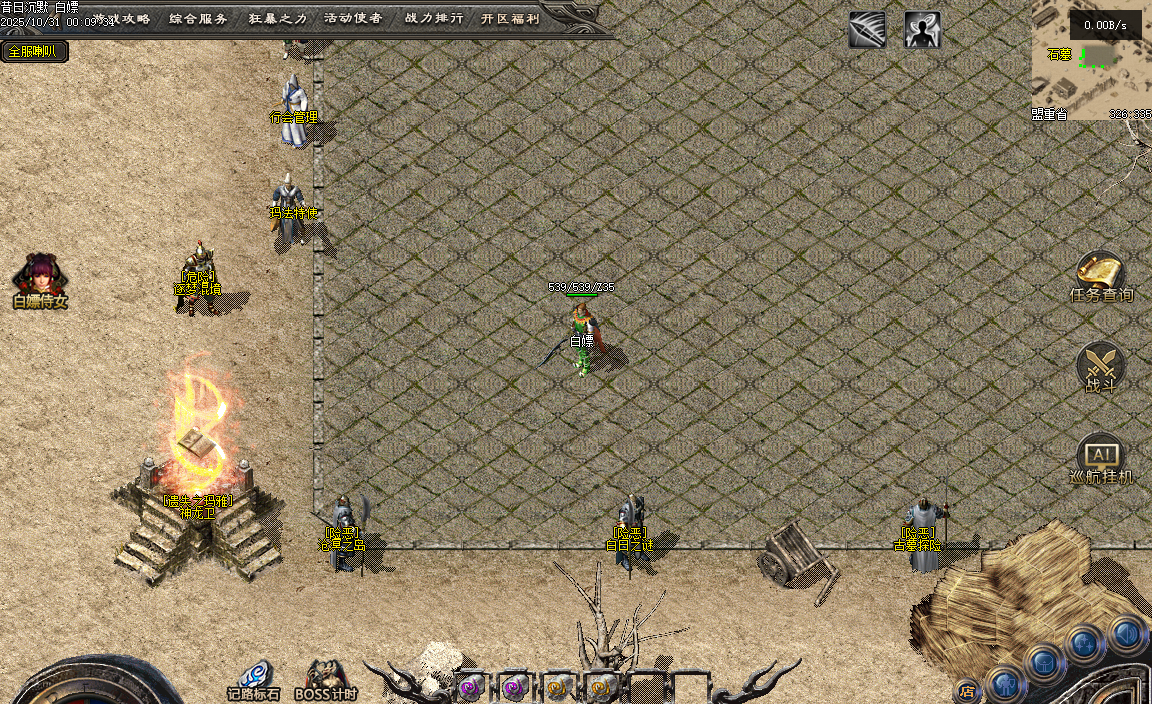Activate the feathered spear skill icon

(867, 30)
